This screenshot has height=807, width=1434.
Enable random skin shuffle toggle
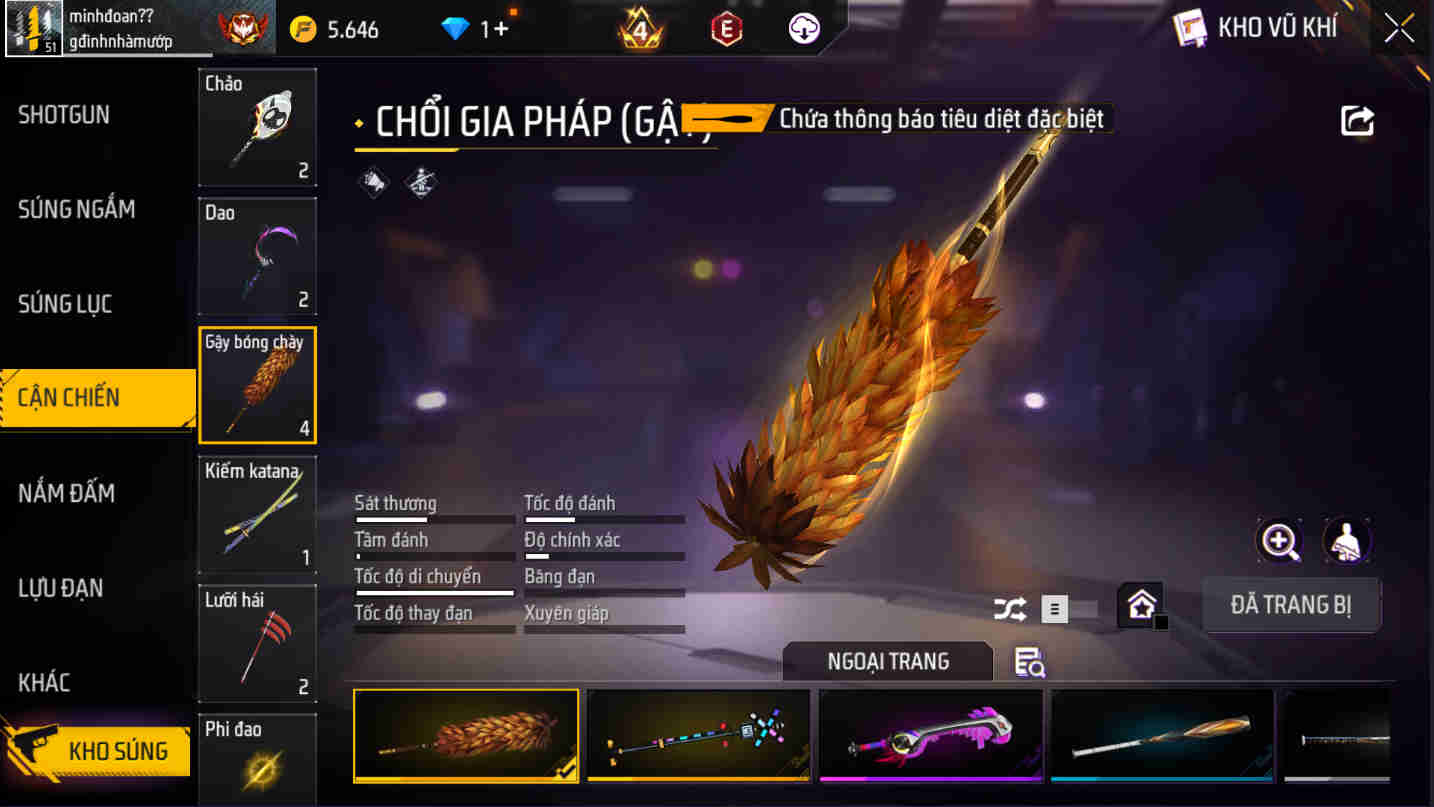(1010, 607)
